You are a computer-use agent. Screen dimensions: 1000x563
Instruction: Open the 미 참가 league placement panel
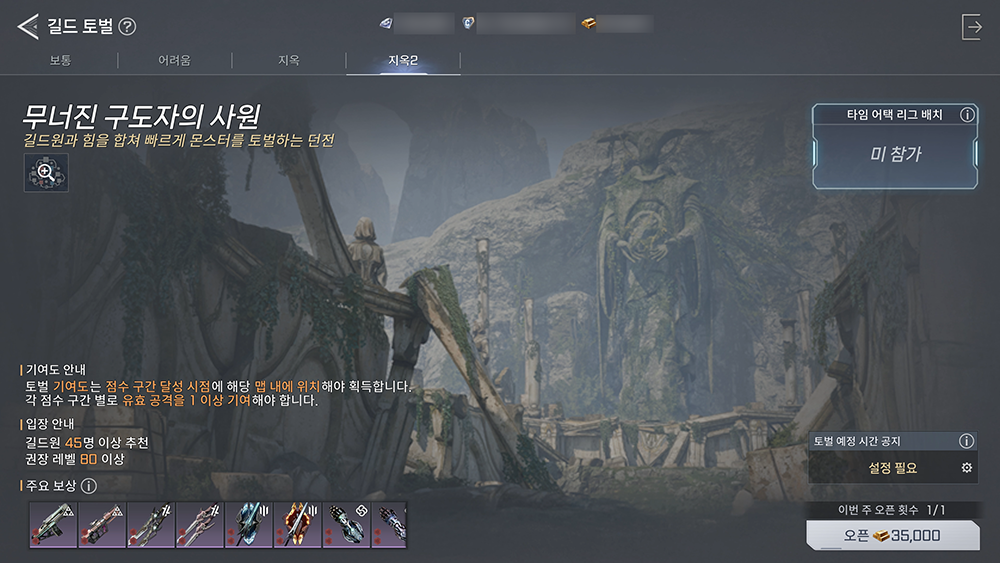click(x=895, y=154)
